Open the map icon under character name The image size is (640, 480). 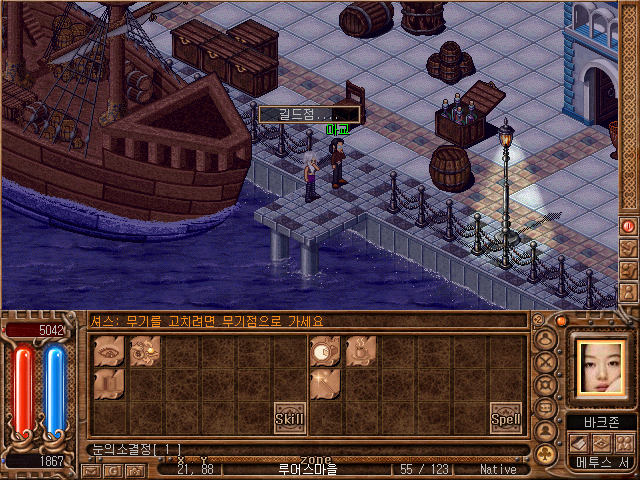point(601,443)
